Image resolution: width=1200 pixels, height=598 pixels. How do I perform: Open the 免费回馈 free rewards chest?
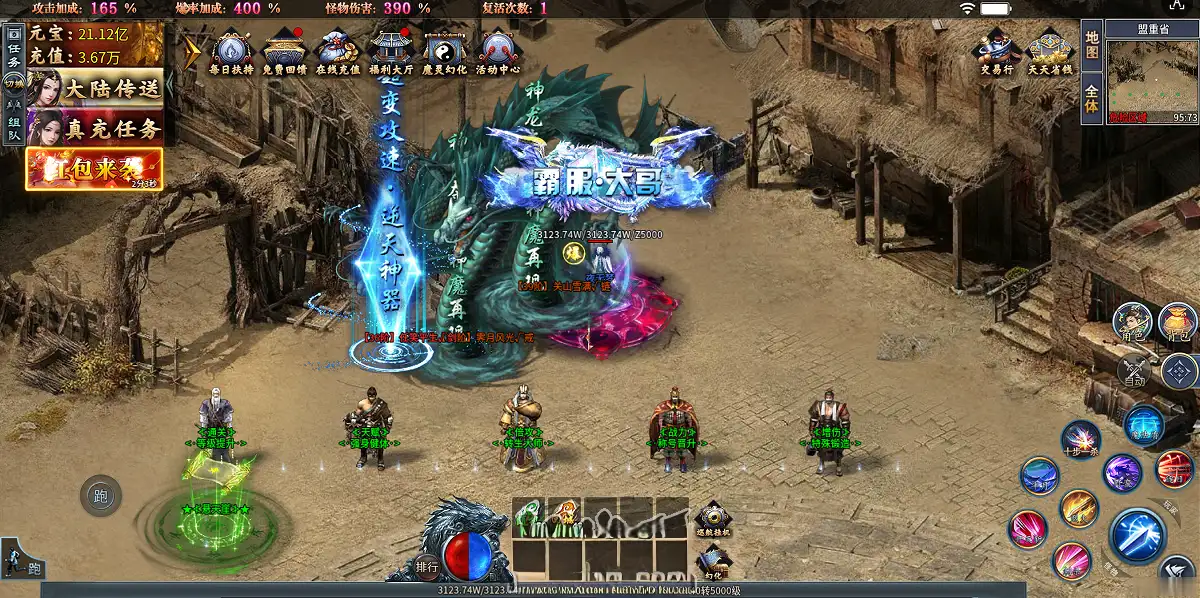click(284, 51)
